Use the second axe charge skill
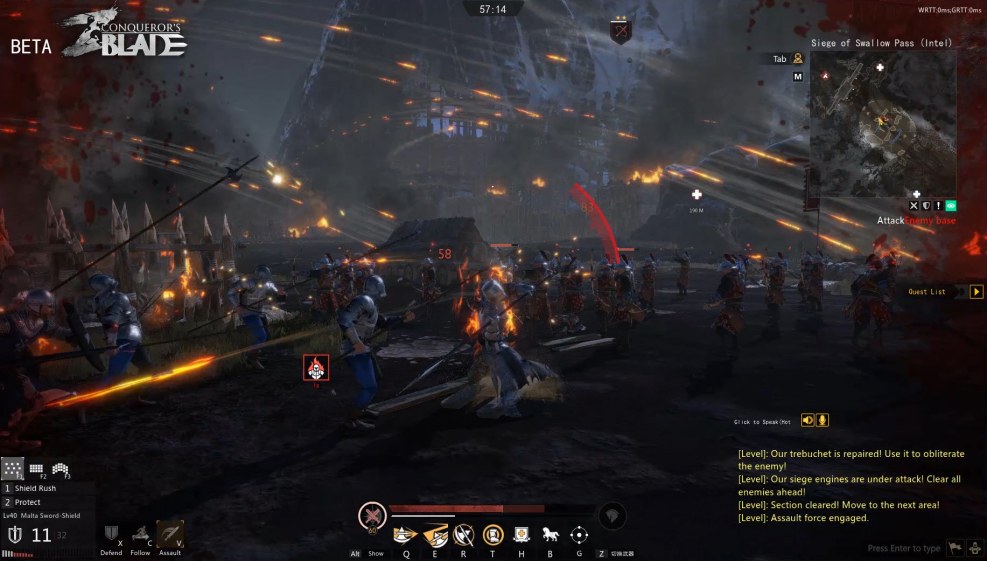Screen dimensions: 987x561 tap(435, 535)
